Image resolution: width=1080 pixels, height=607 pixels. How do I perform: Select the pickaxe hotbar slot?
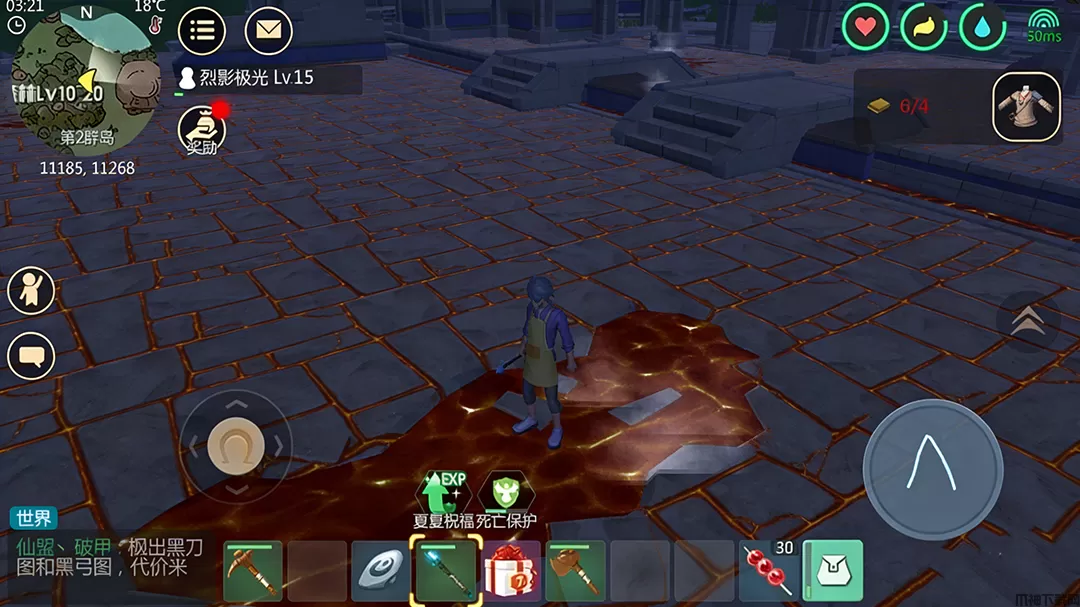tap(252, 571)
